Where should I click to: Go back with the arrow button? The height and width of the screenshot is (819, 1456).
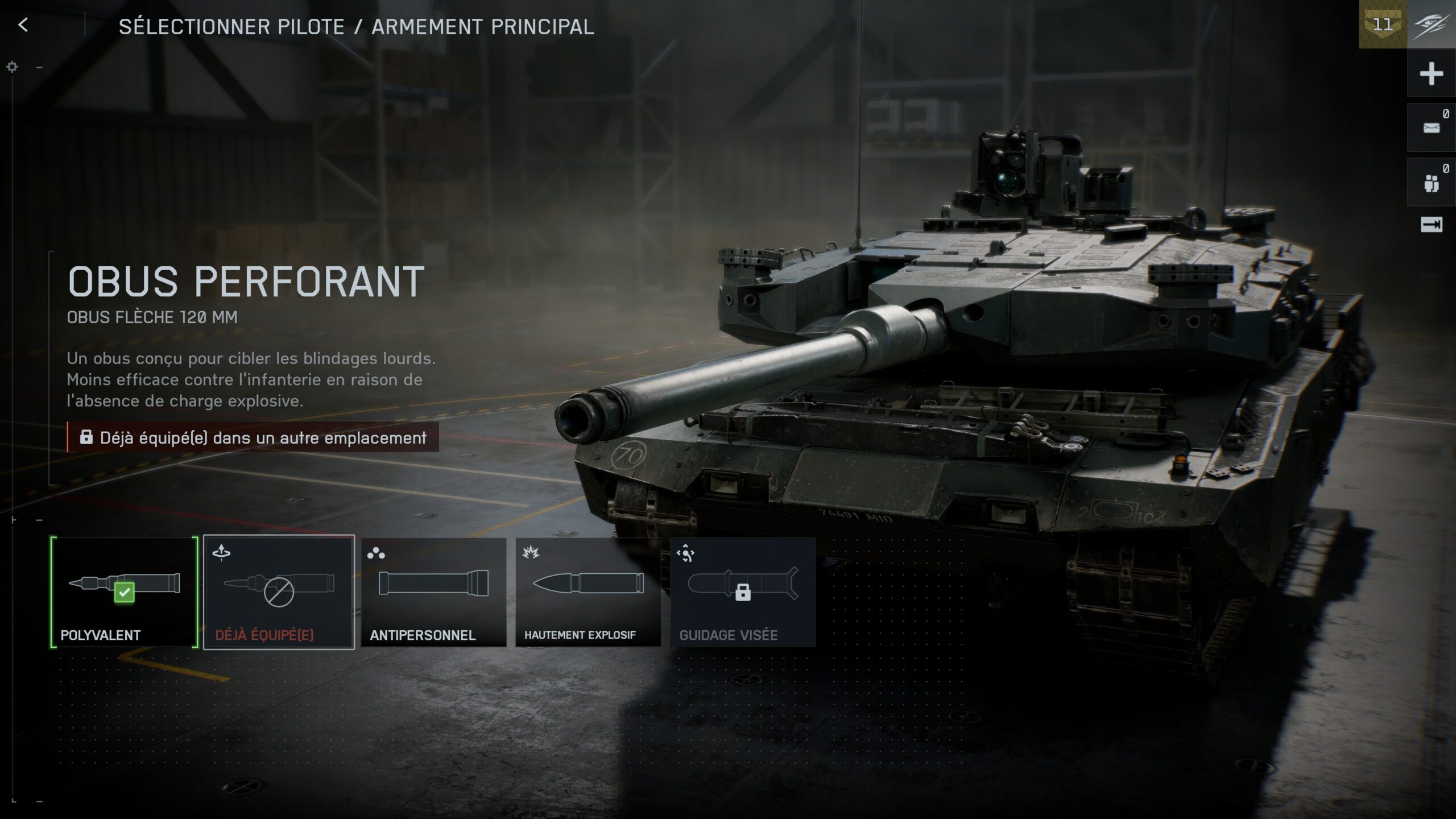(x=23, y=25)
